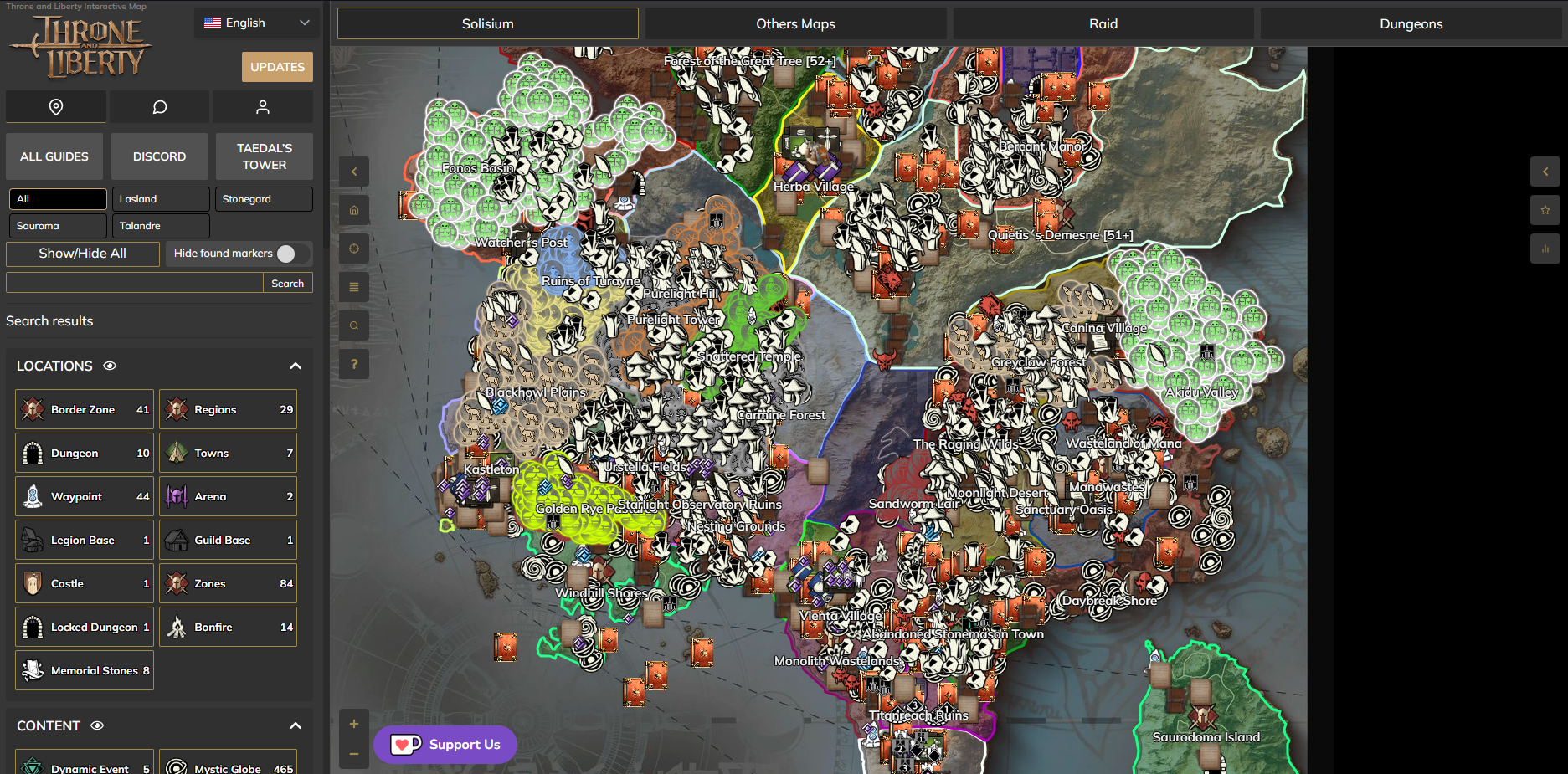Select the chat bubble icon under the logo
1568x774 pixels.
(x=159, y=106)
